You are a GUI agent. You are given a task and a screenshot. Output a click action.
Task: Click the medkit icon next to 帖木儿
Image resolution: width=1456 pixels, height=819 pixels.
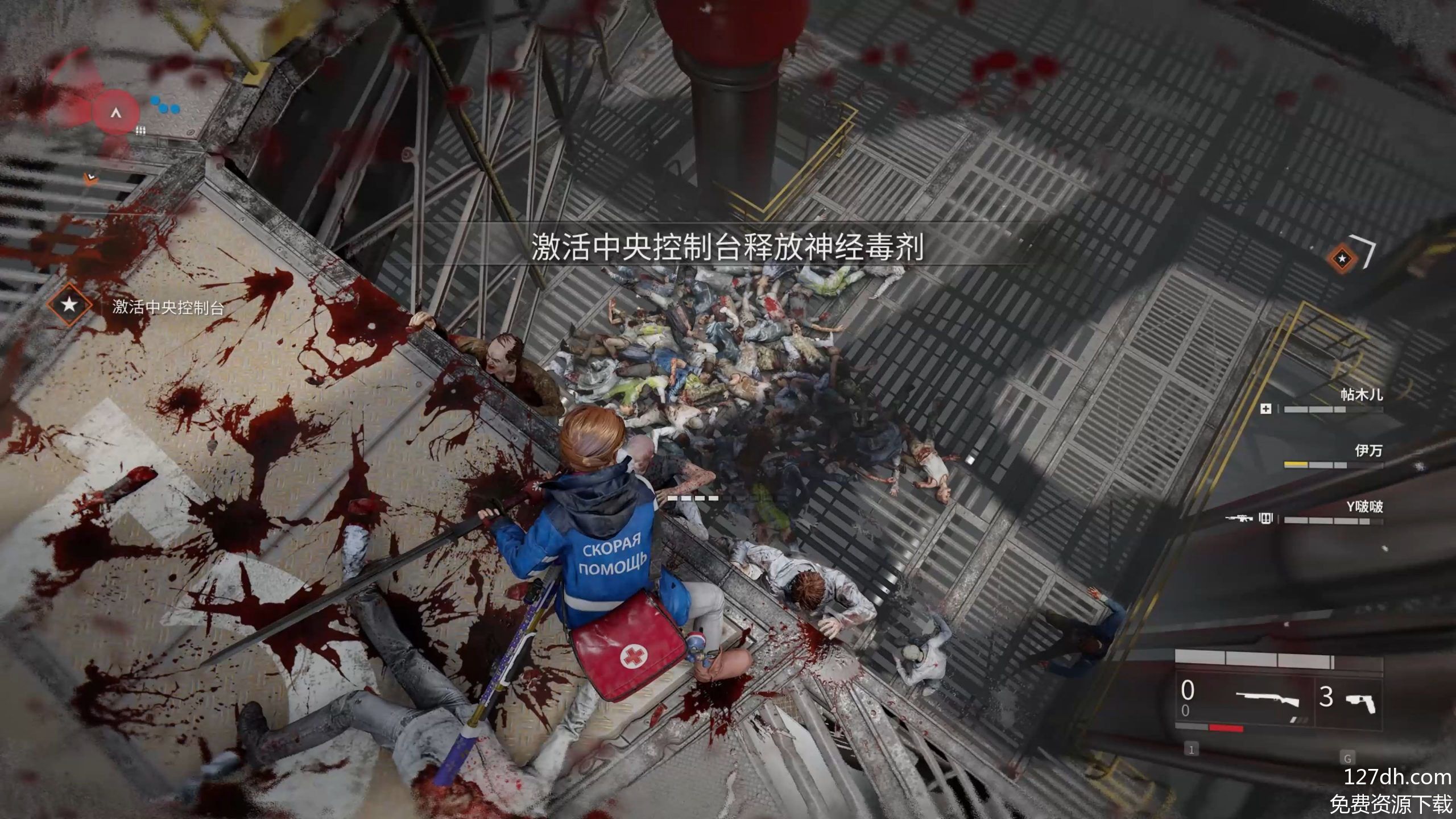click(x=1266, y=409)
